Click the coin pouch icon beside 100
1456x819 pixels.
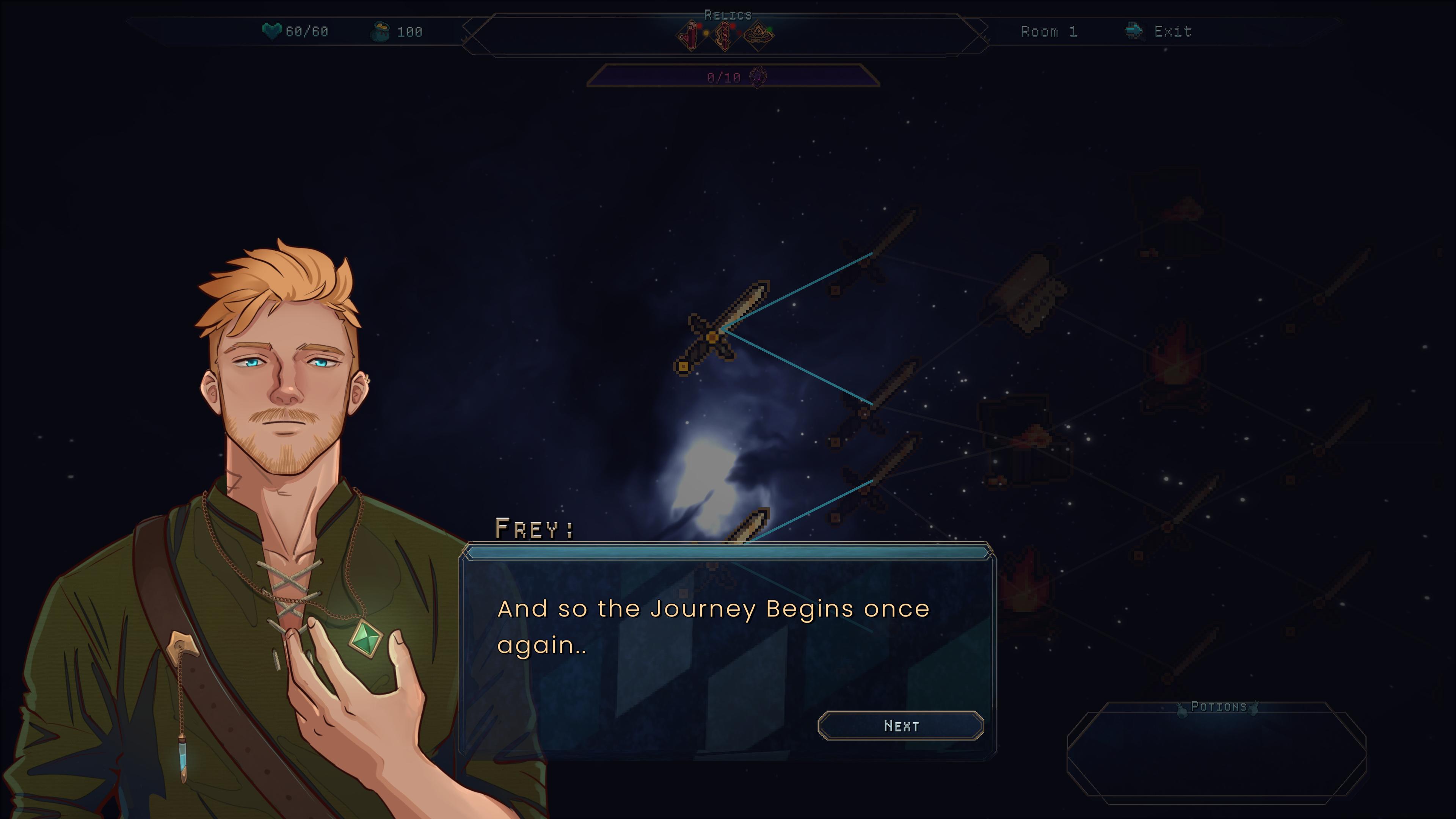pos(384,32)
